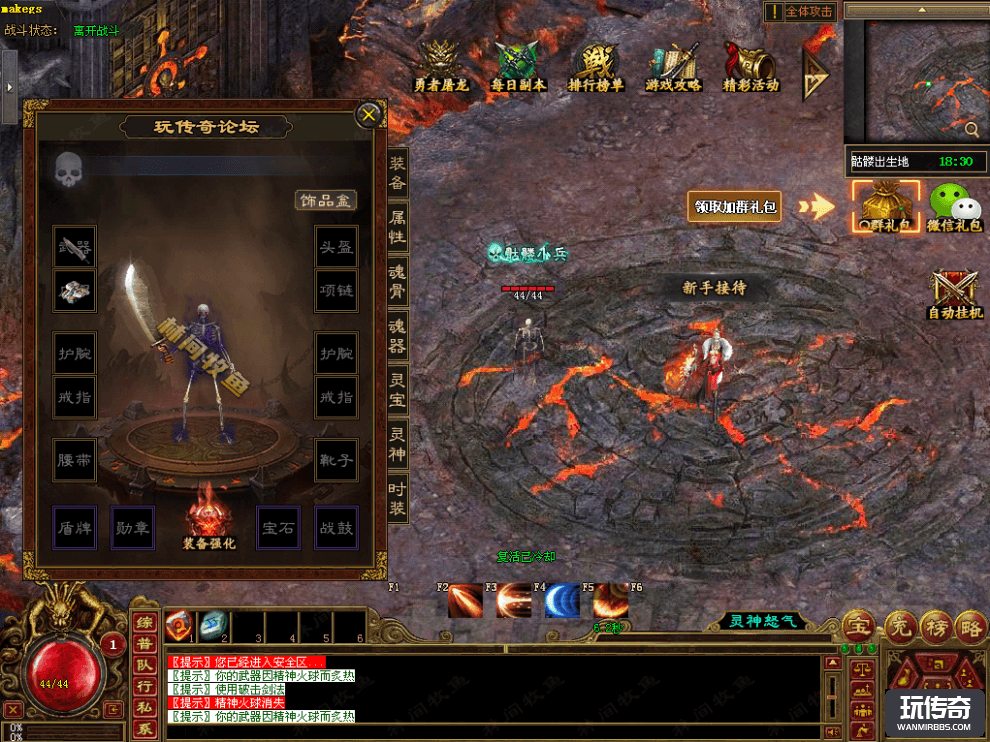Open the 每日副本 daily dungeon
The image size is (990, 742).
[519, 66]
